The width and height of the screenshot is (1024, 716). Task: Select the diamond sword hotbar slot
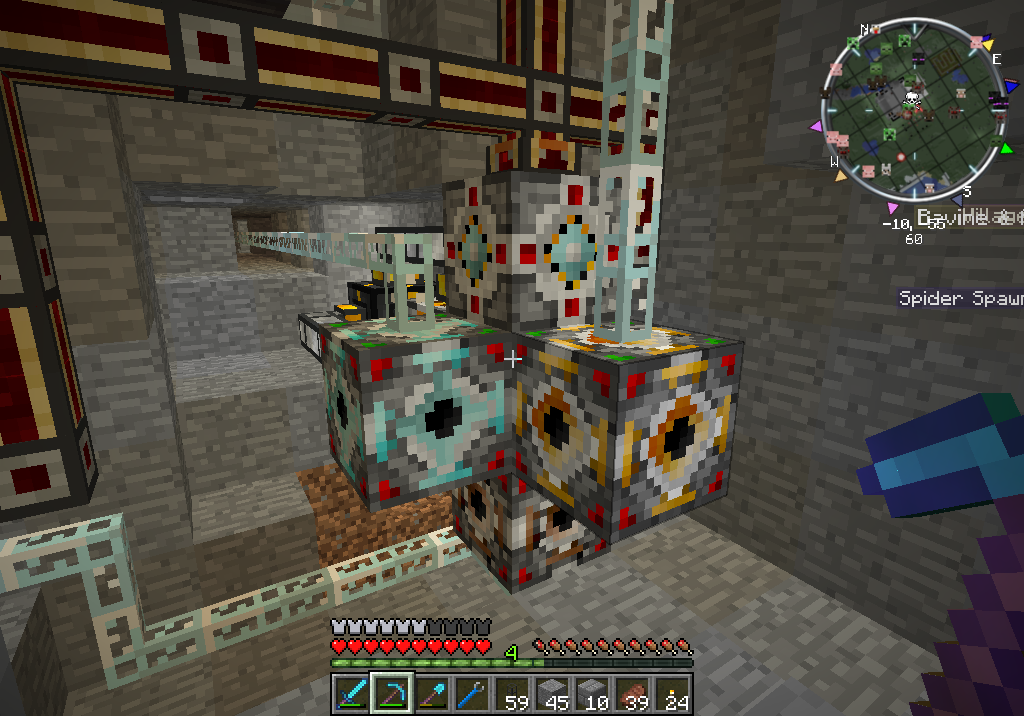351,693
